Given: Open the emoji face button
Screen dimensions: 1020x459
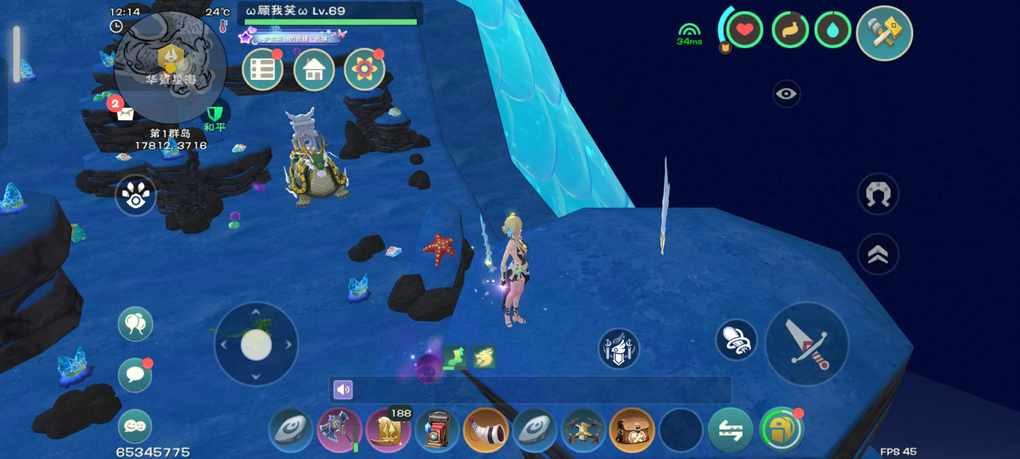Looking at the screenshot, I should pyautogui.click(x=135, y=426).
